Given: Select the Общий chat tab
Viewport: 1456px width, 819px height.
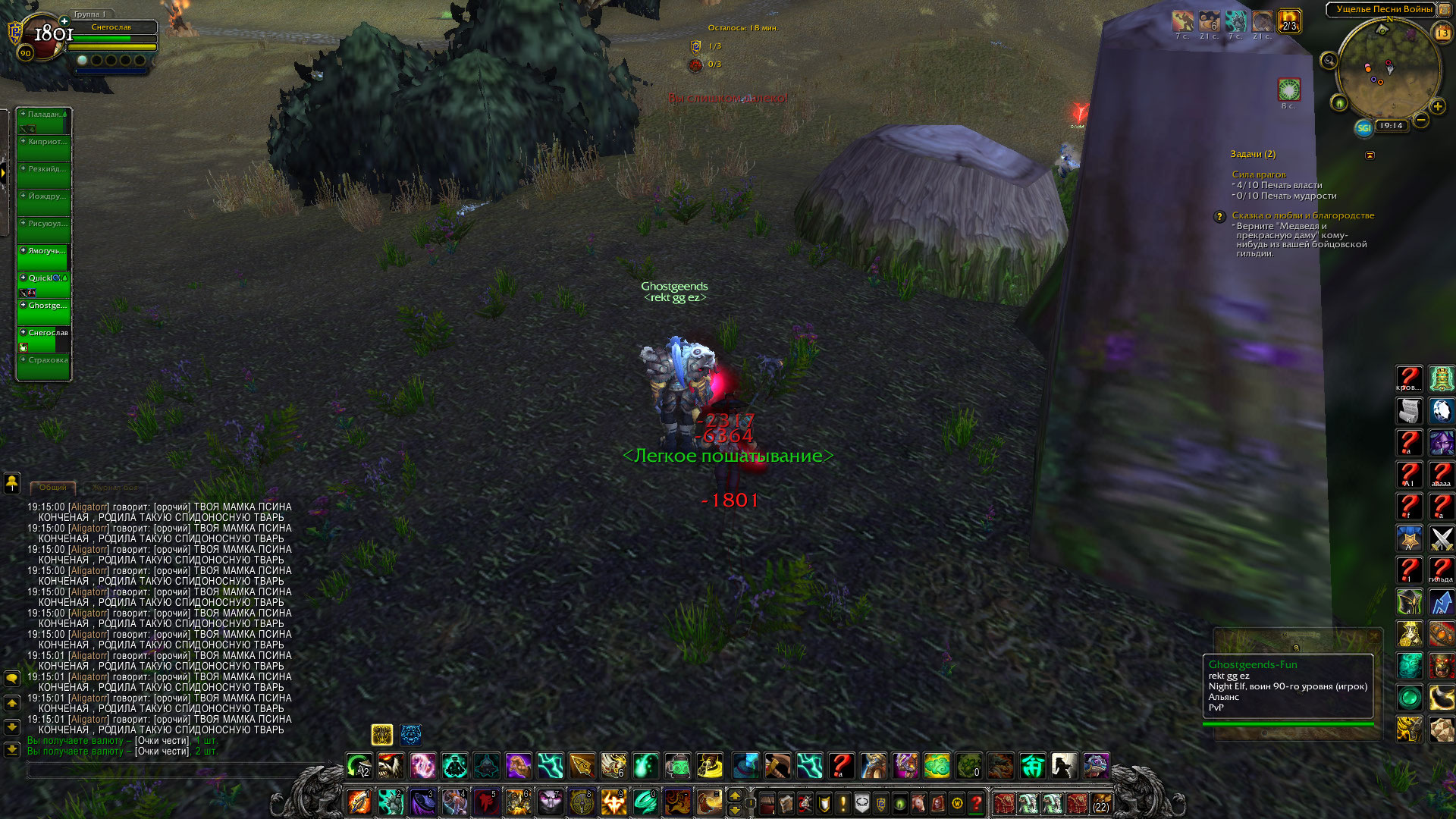Looking at the screenshot, I should (x=52, y=487).
